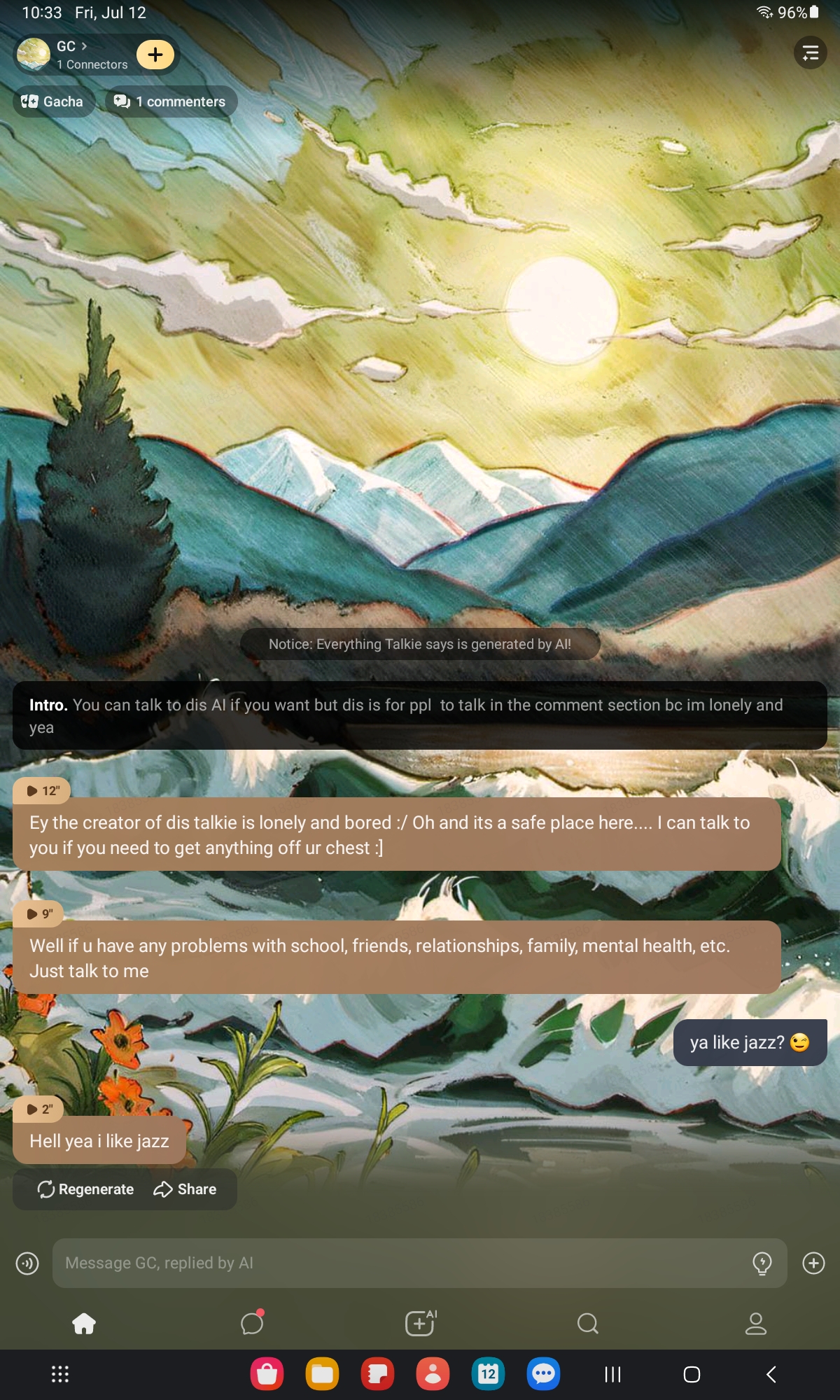This screenshot has height=1400, width=840.
Task: Play the 2-second voice reply
Action: (39, 1109)
